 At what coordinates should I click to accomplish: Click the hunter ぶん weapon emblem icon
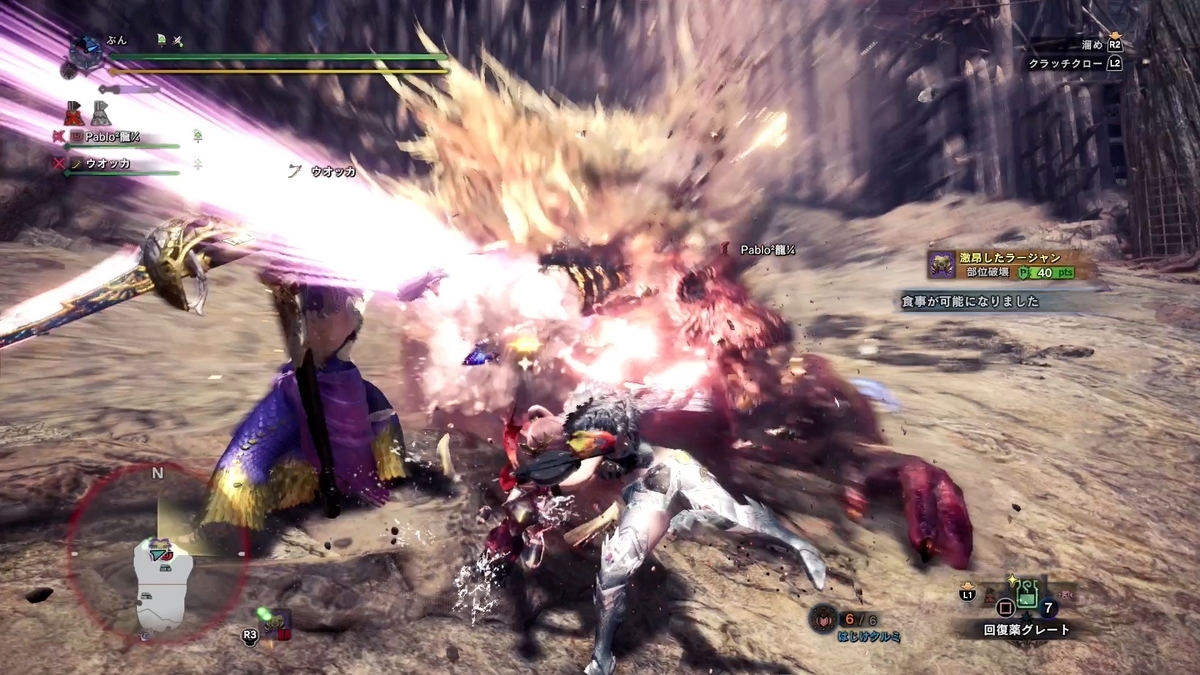(86, 48)
